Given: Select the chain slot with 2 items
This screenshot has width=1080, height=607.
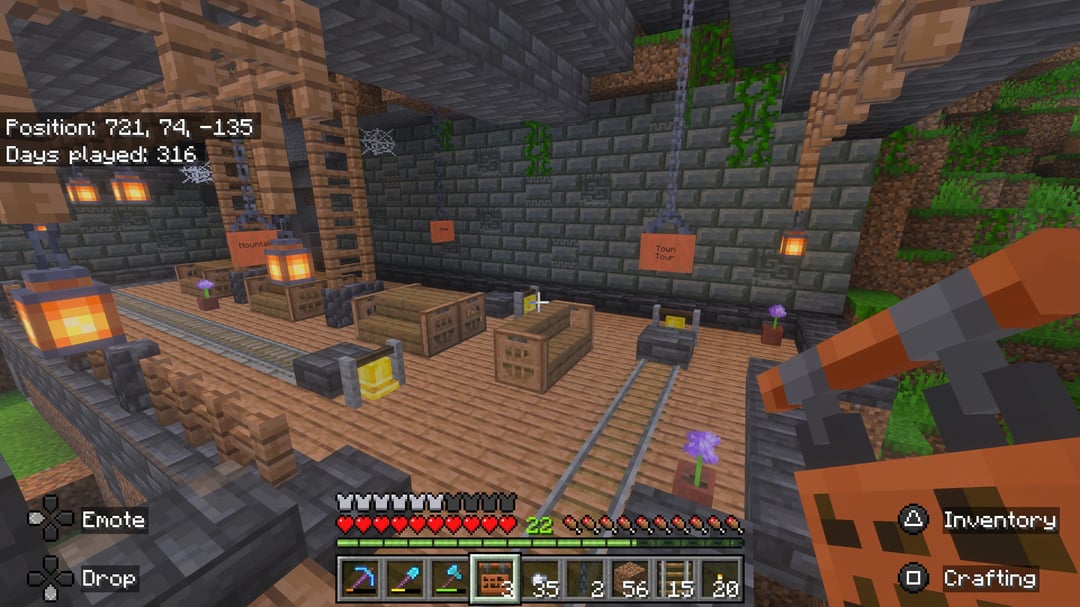Looking at the screenshot, I should [585, 579].
